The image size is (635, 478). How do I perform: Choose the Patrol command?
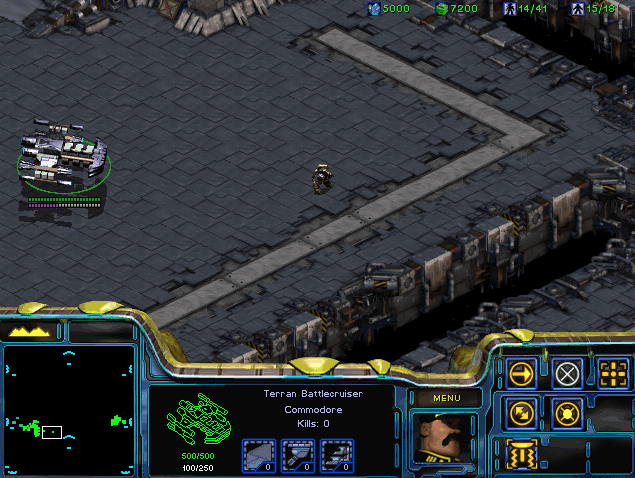522,411
